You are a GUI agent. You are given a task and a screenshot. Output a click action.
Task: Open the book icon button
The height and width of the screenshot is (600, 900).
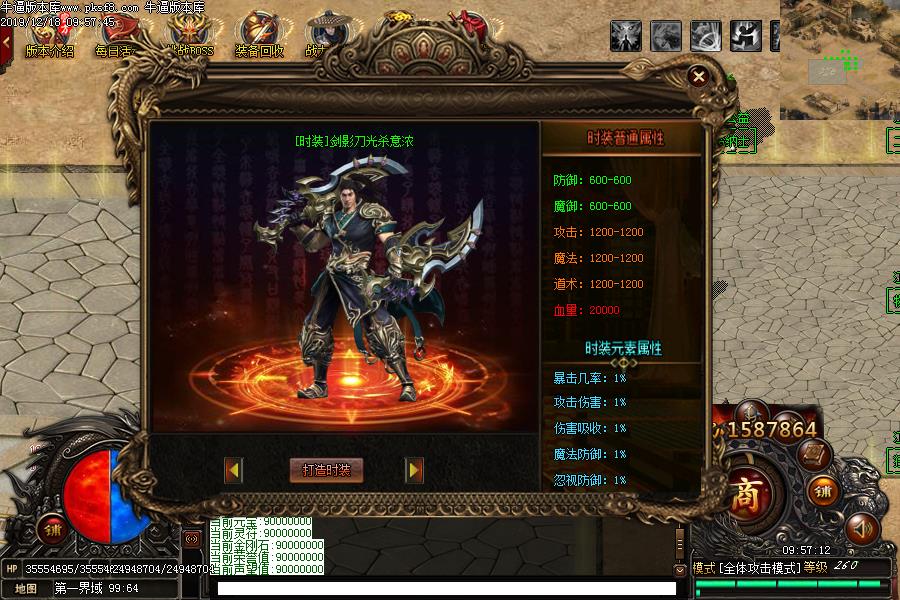tap(815, 455)
